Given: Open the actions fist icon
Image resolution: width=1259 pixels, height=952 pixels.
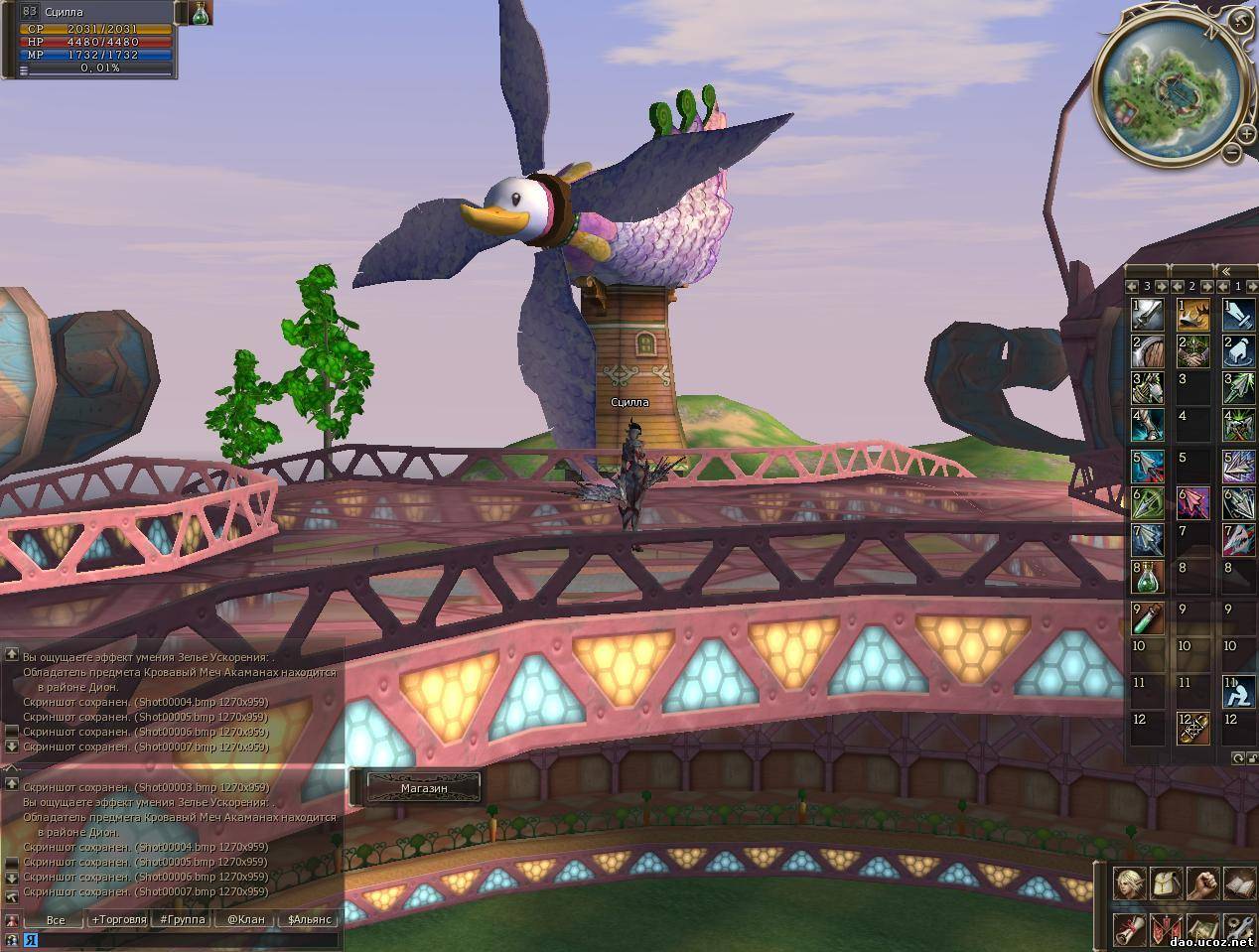Looking at the screenshot, I should [1202, 884].
